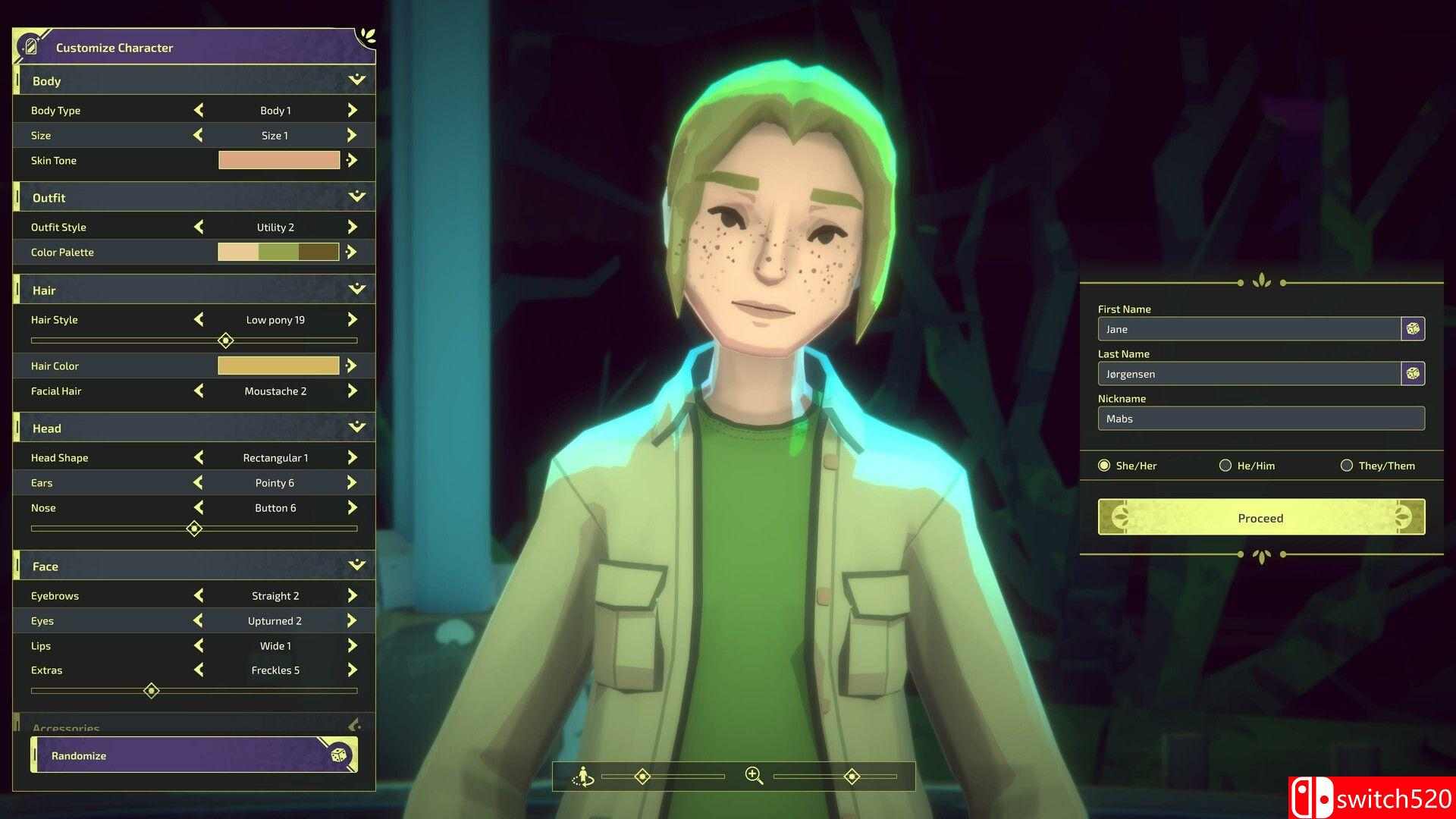Viewport: 1456px width, 819px height.
Task: Pick the They/Them pronoun option
Action: pos(1347,465)
